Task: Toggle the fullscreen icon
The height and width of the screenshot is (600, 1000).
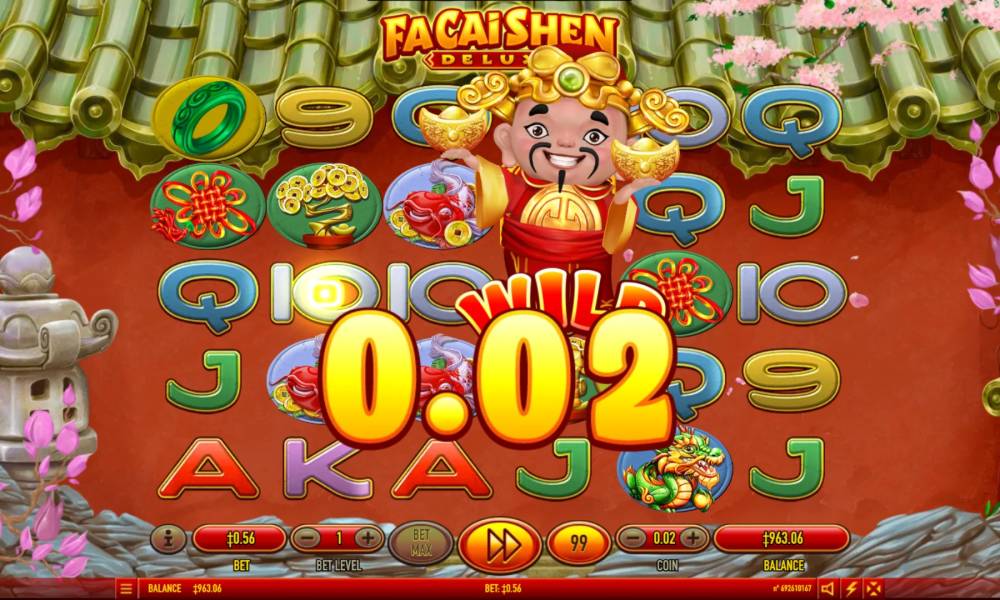Action: (874, 589)
